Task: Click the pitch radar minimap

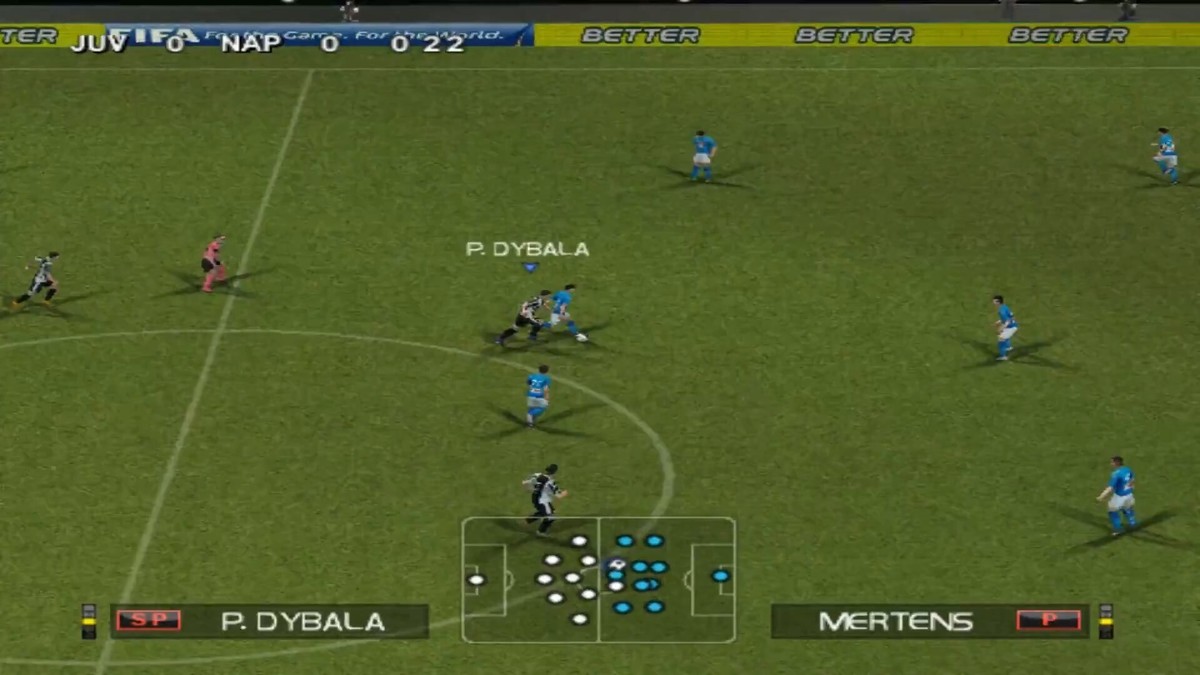Action: (x=598, y=579)
